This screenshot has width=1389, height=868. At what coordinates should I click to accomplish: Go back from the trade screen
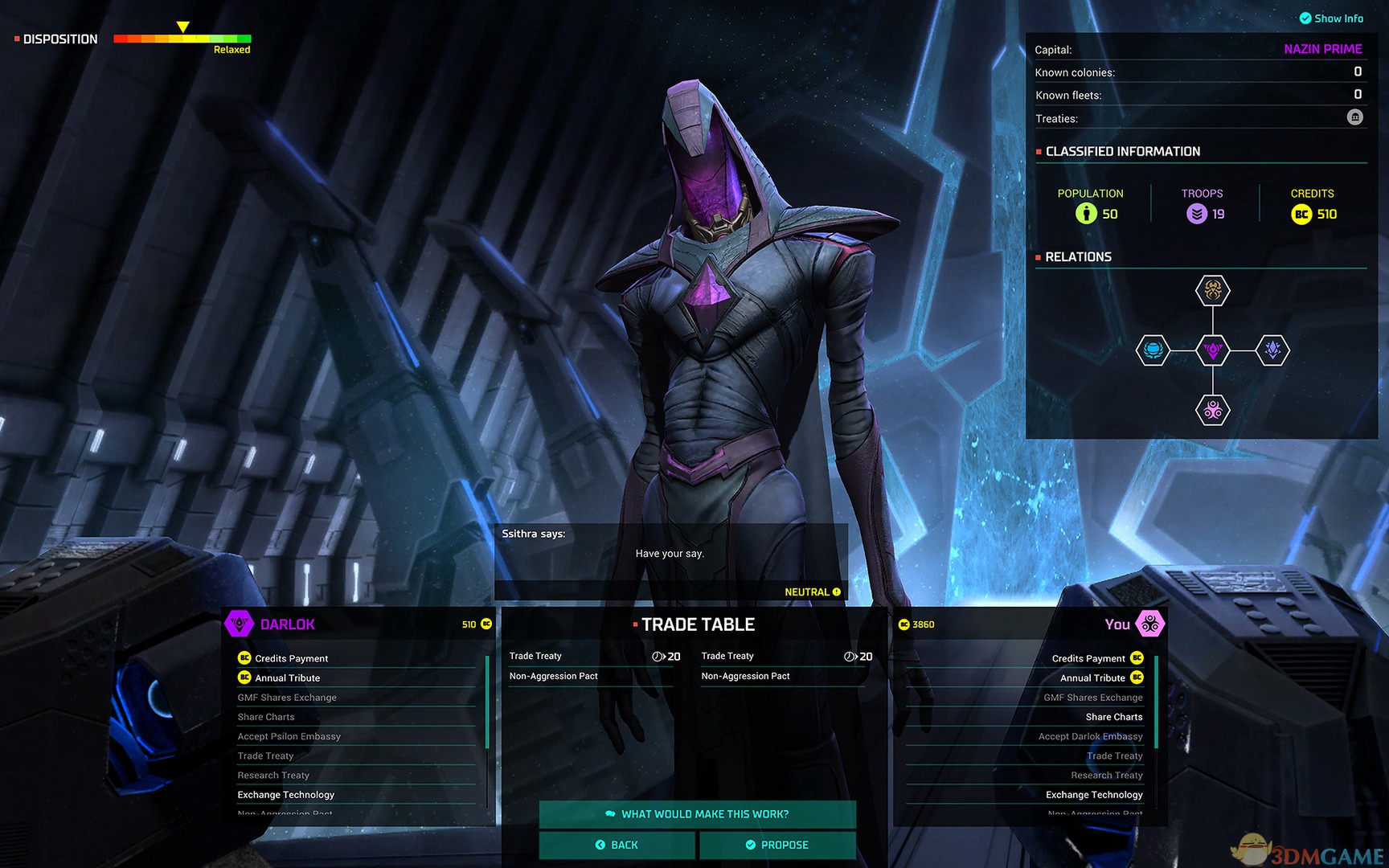tap(617, 845)
